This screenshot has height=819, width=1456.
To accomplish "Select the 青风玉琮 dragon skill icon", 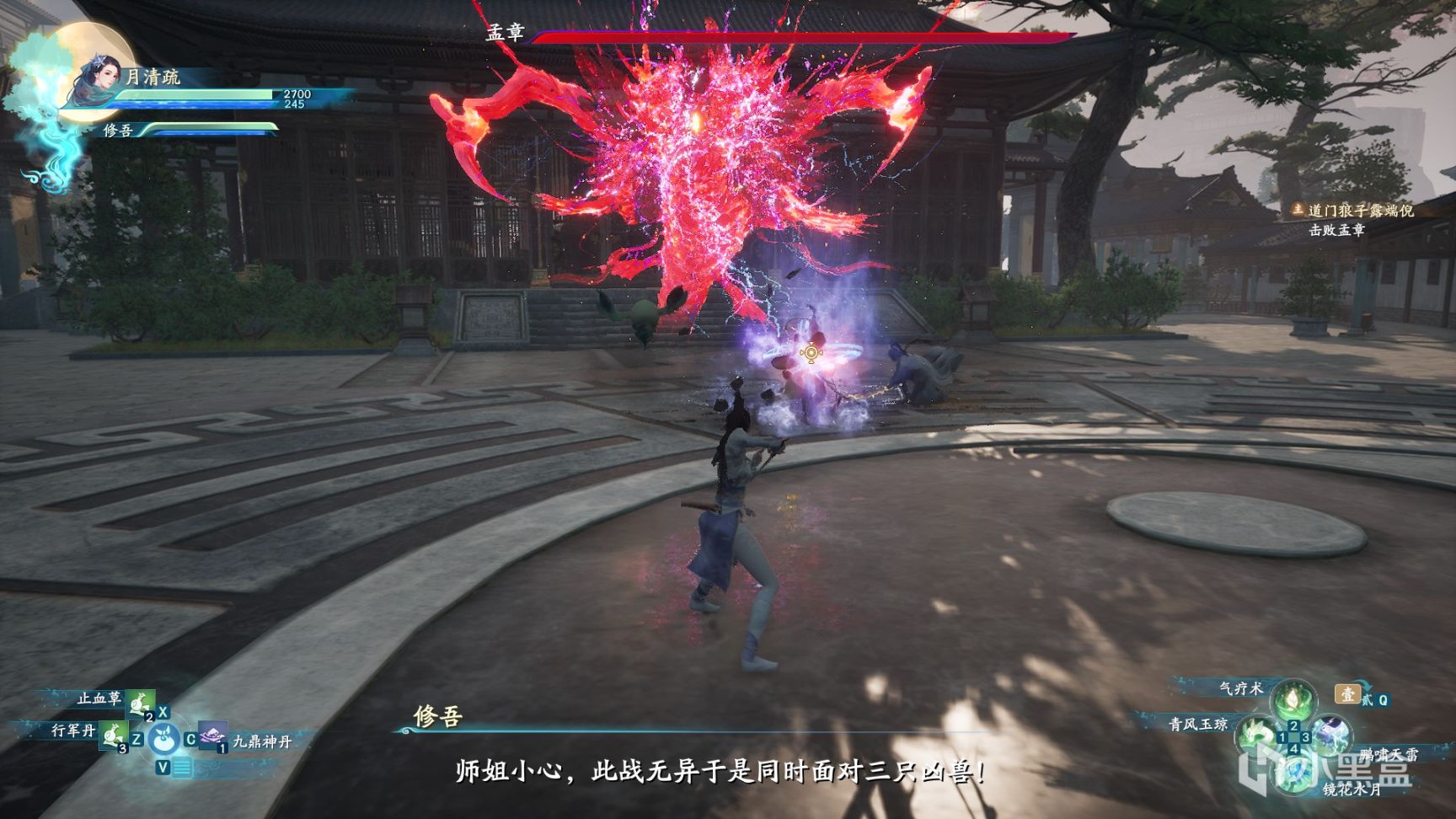I will [x=1256, y=736].
